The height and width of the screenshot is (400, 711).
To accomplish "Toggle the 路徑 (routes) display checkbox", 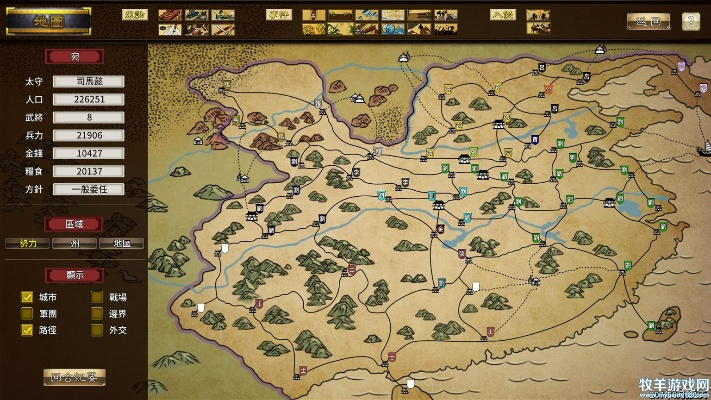I will click(28, 329).
